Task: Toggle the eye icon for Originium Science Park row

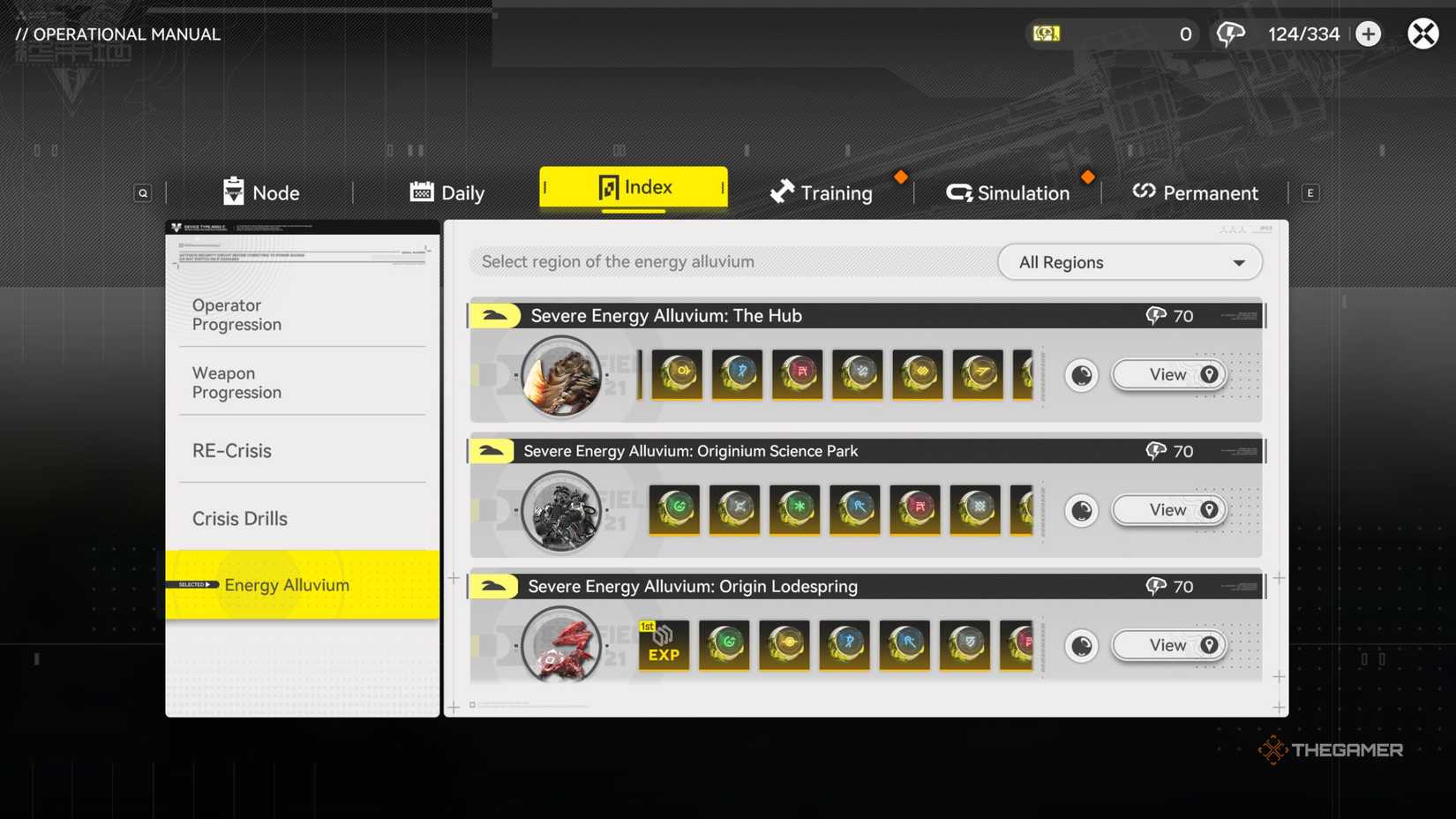Action: tap(1080, 510)
